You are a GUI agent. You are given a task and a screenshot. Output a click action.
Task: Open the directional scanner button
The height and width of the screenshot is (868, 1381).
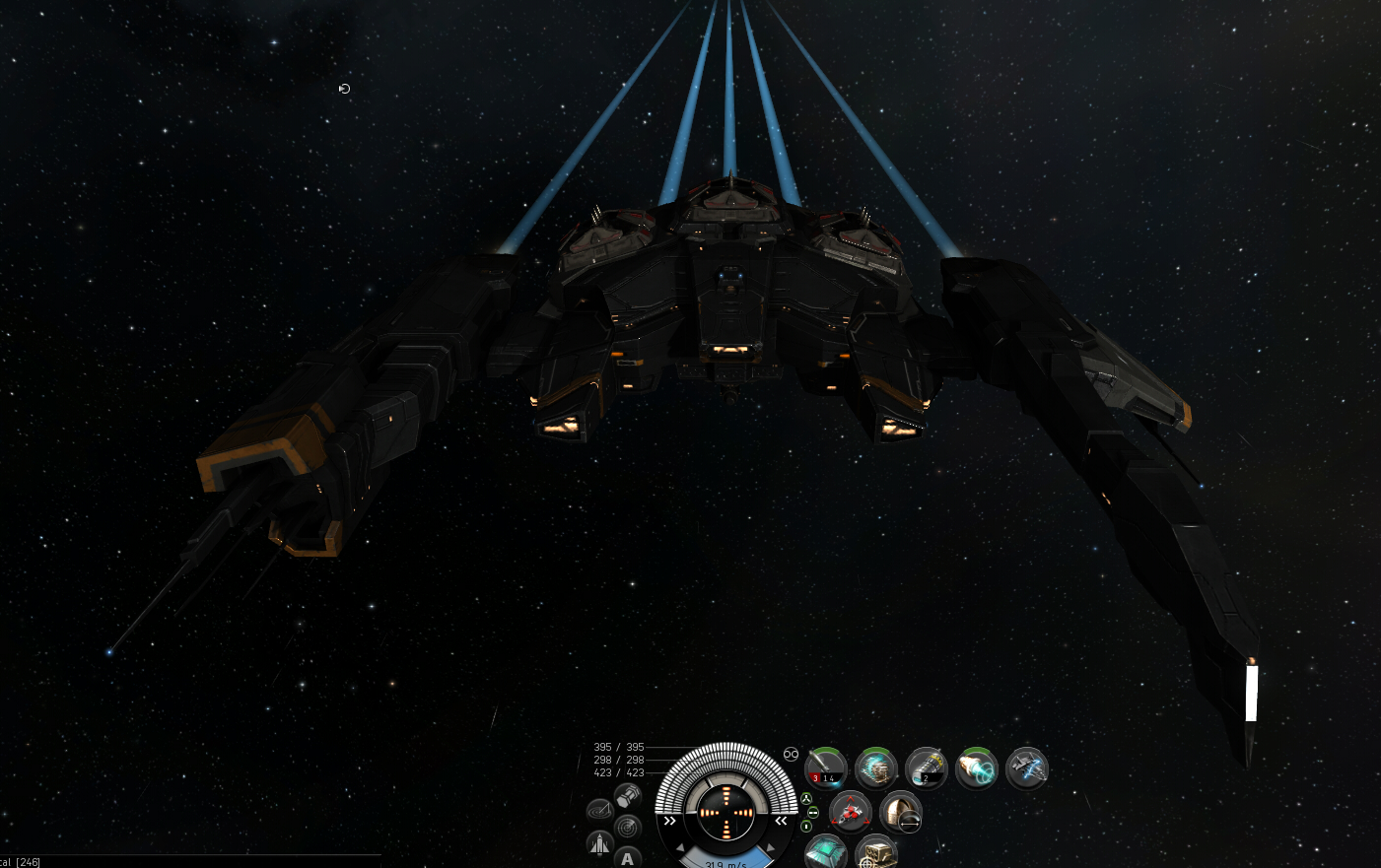(x=599, y=811)
